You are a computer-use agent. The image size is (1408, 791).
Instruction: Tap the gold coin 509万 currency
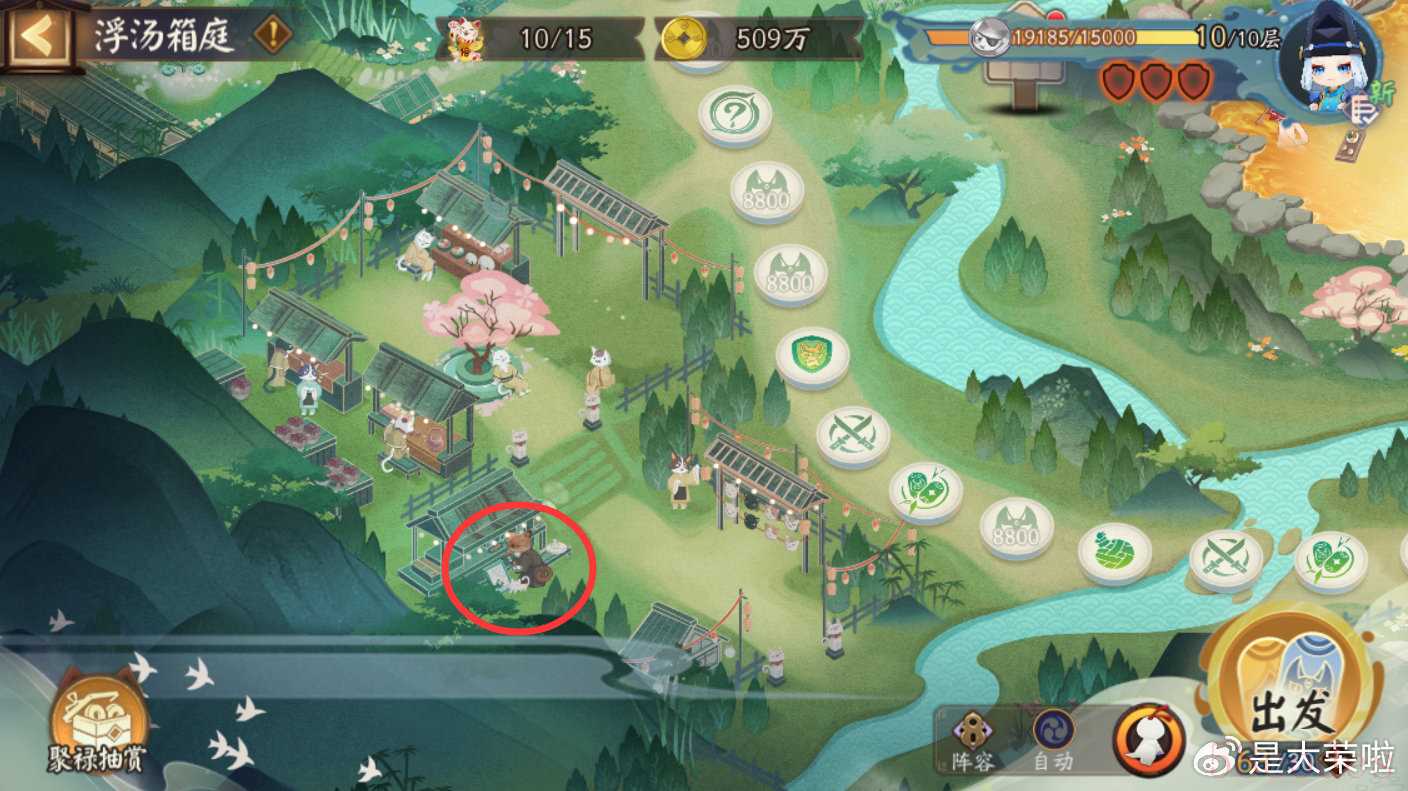758,39
